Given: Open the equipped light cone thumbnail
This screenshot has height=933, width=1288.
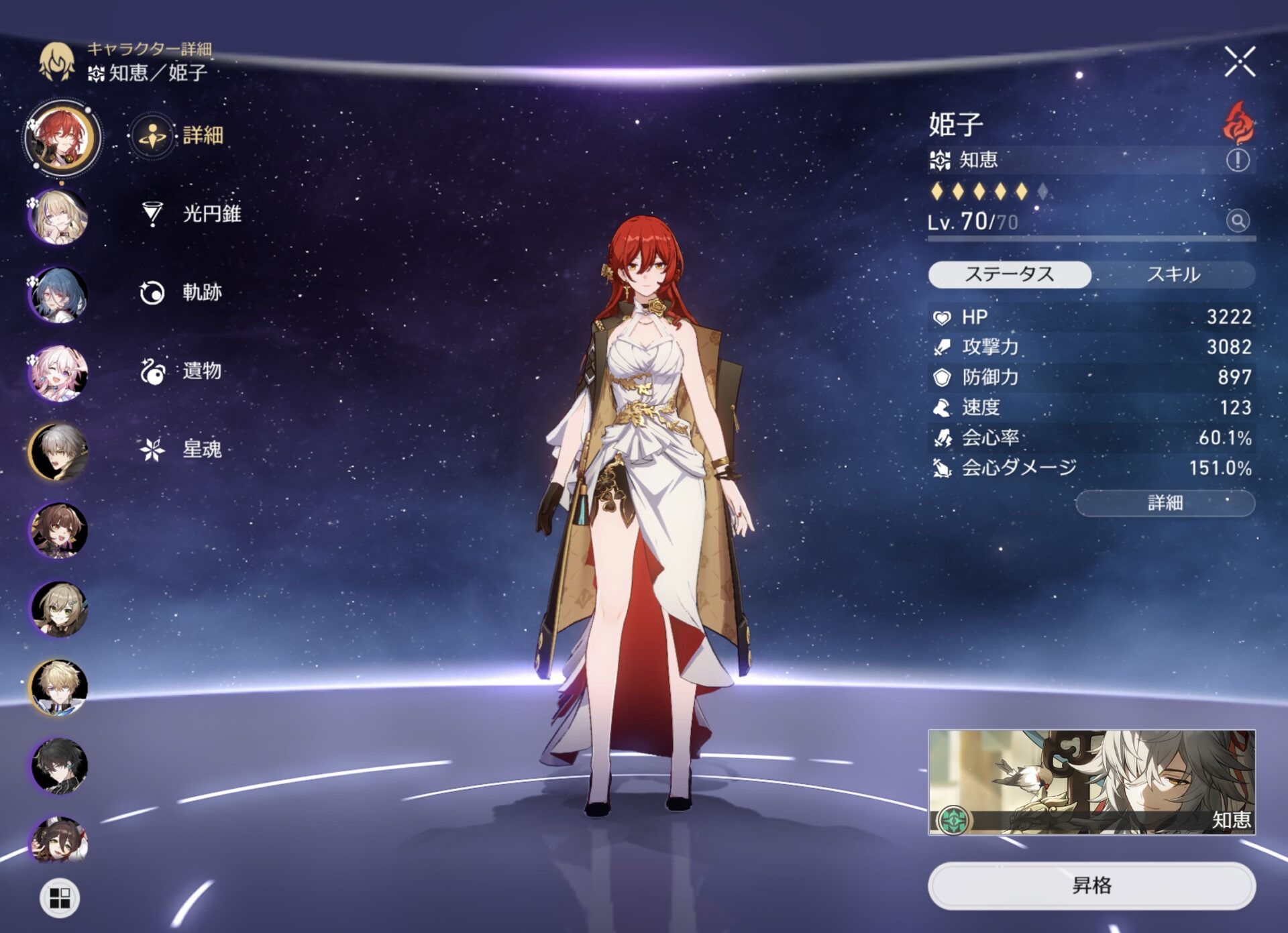Looking at the screenshot, I should pyautogui.click(x=1091, y=782).
